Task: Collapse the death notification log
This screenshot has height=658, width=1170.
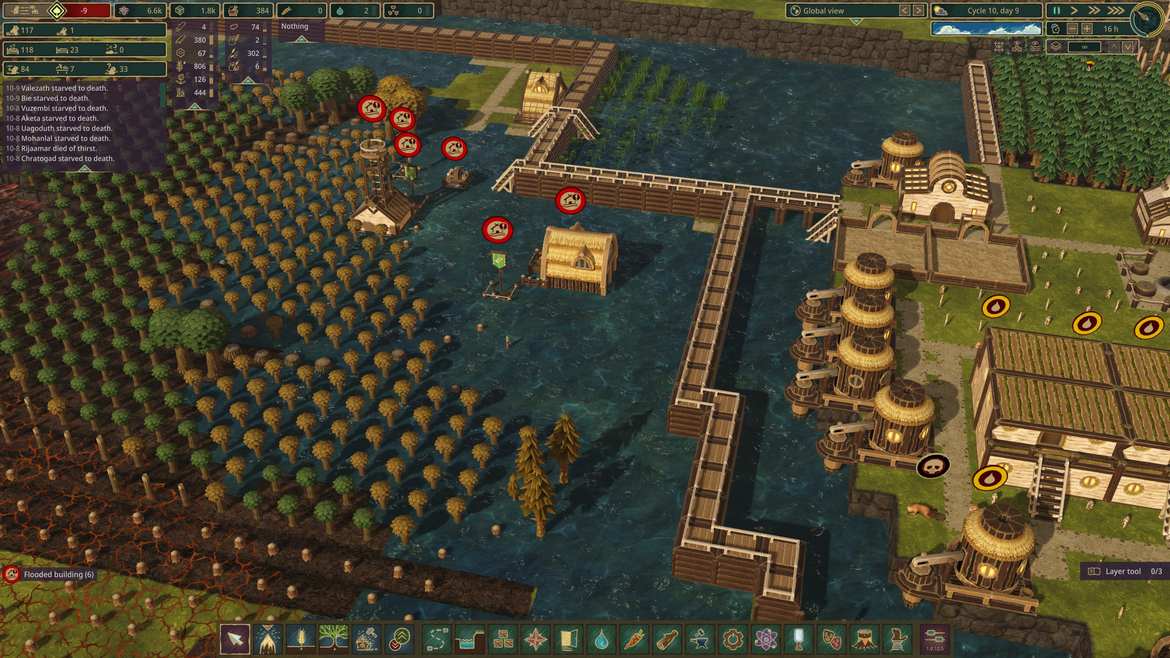Action: (84, 168)
